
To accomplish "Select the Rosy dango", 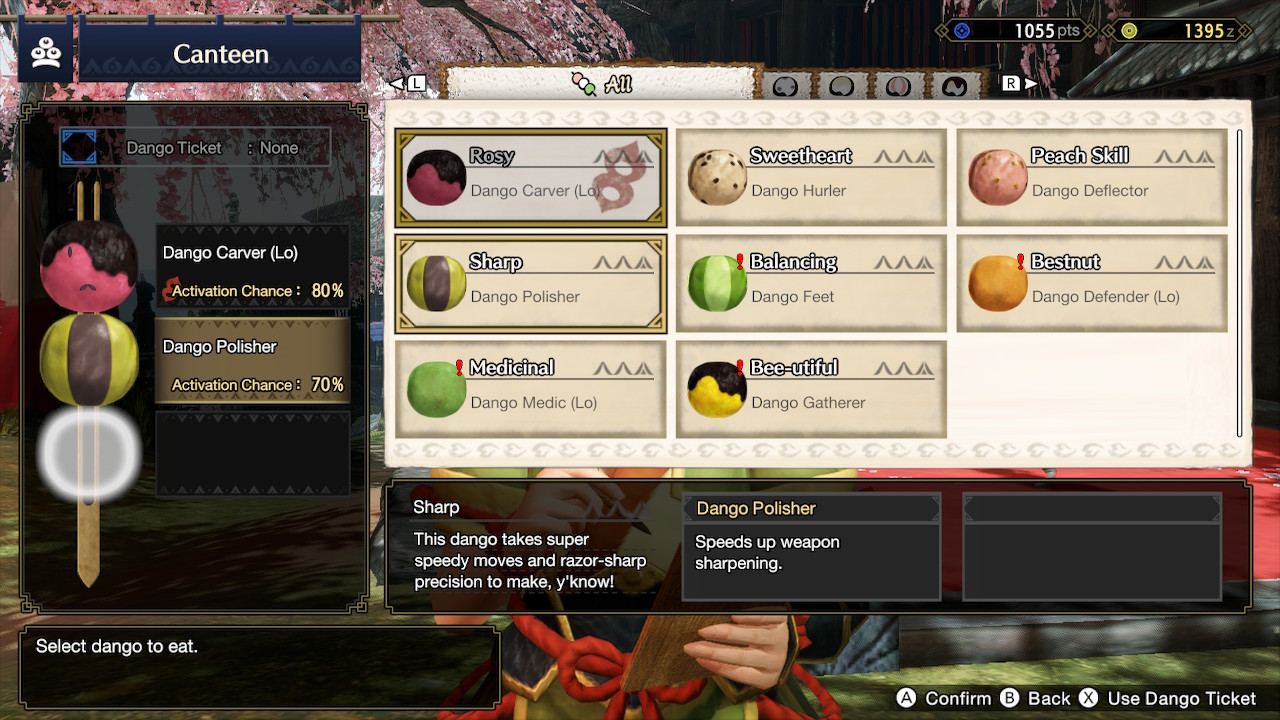I will click(x=530, y=178).
